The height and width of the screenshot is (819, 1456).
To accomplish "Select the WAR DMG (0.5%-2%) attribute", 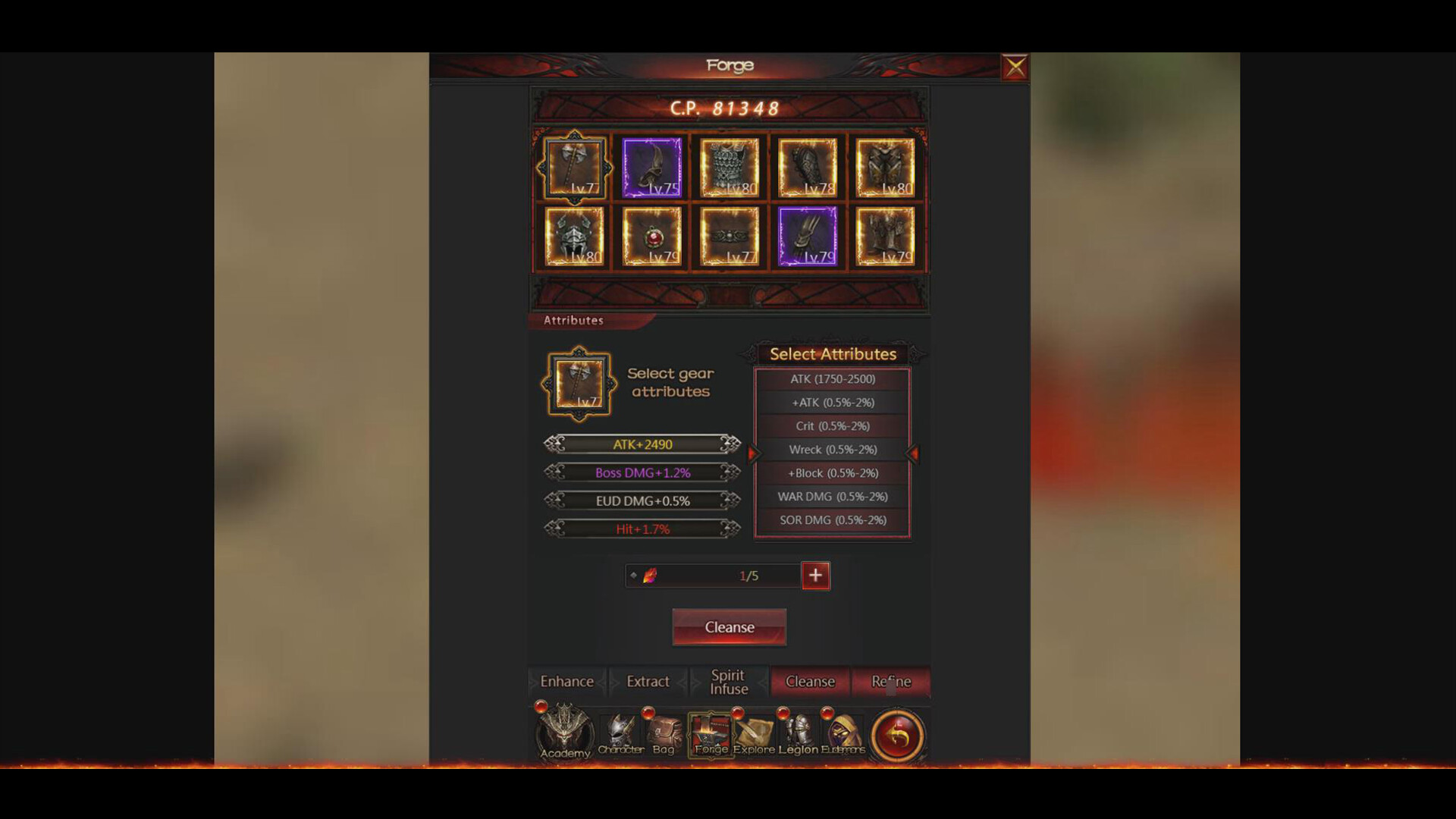I will [x=832, y=496].
